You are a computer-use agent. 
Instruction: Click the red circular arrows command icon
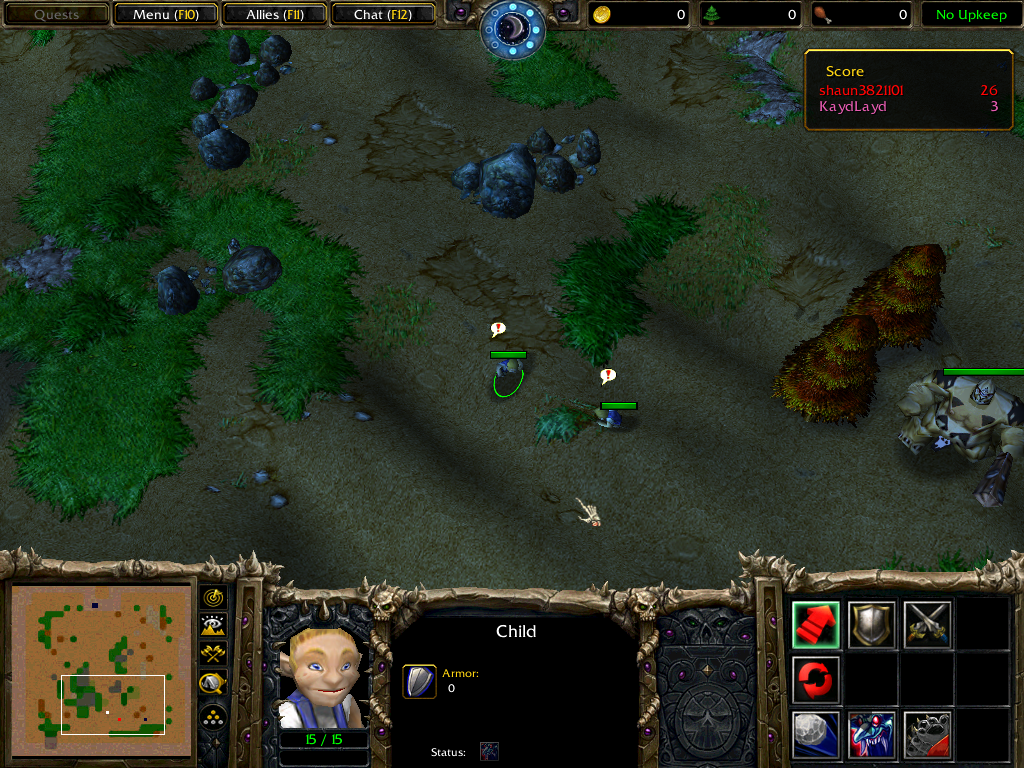(816, 680)
